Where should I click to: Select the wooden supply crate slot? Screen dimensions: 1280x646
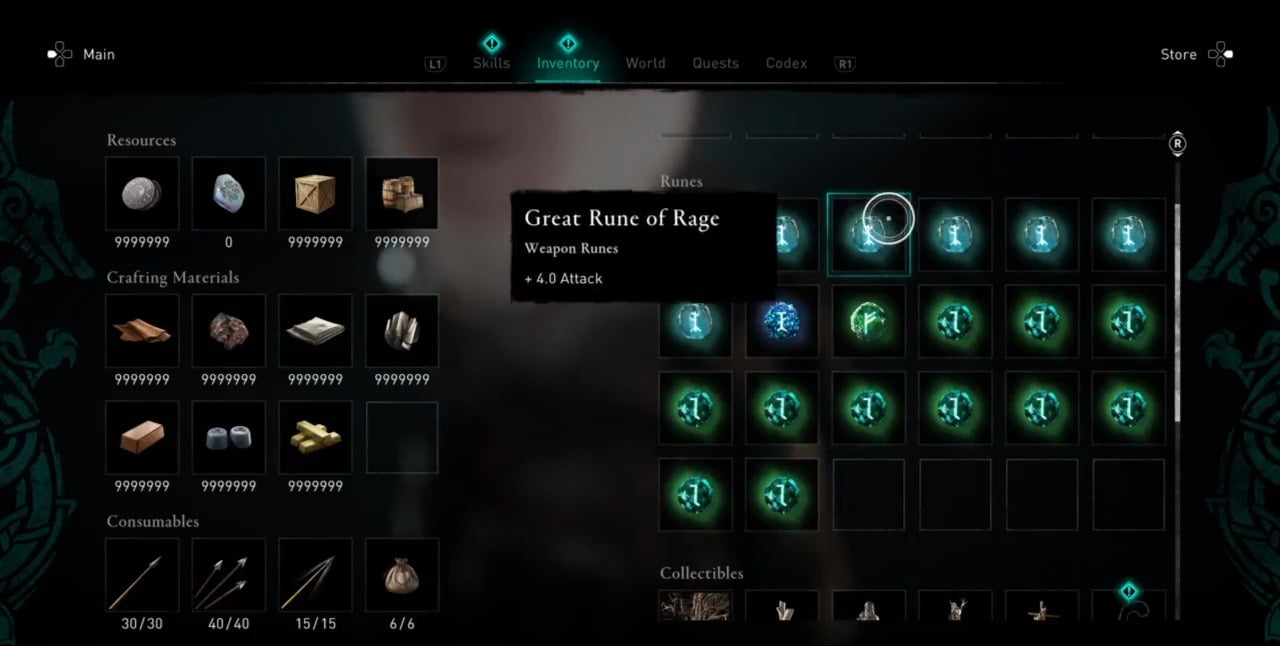point(315,193)
